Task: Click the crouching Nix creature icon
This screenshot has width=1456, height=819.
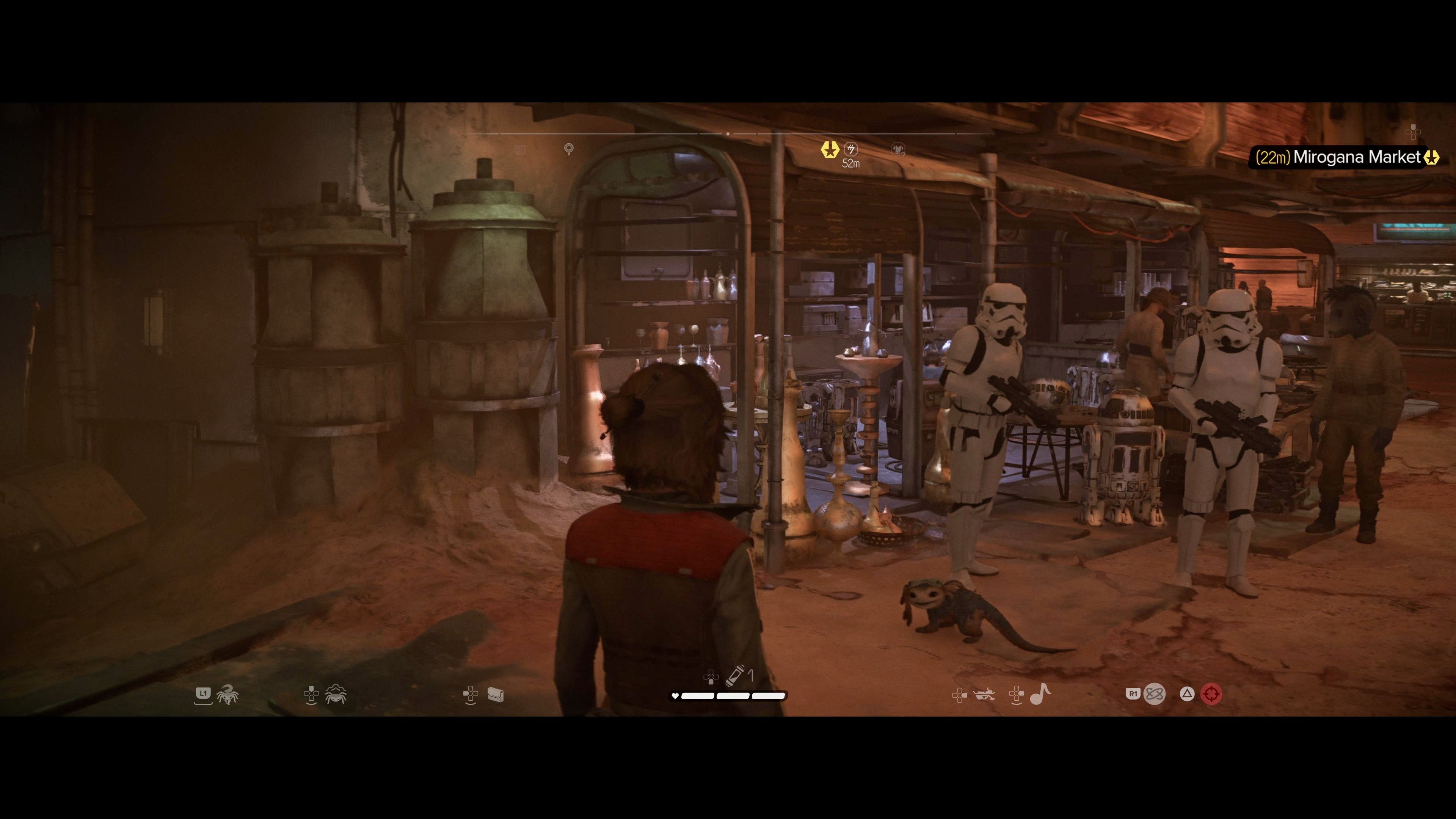Action: click(336, 694)
